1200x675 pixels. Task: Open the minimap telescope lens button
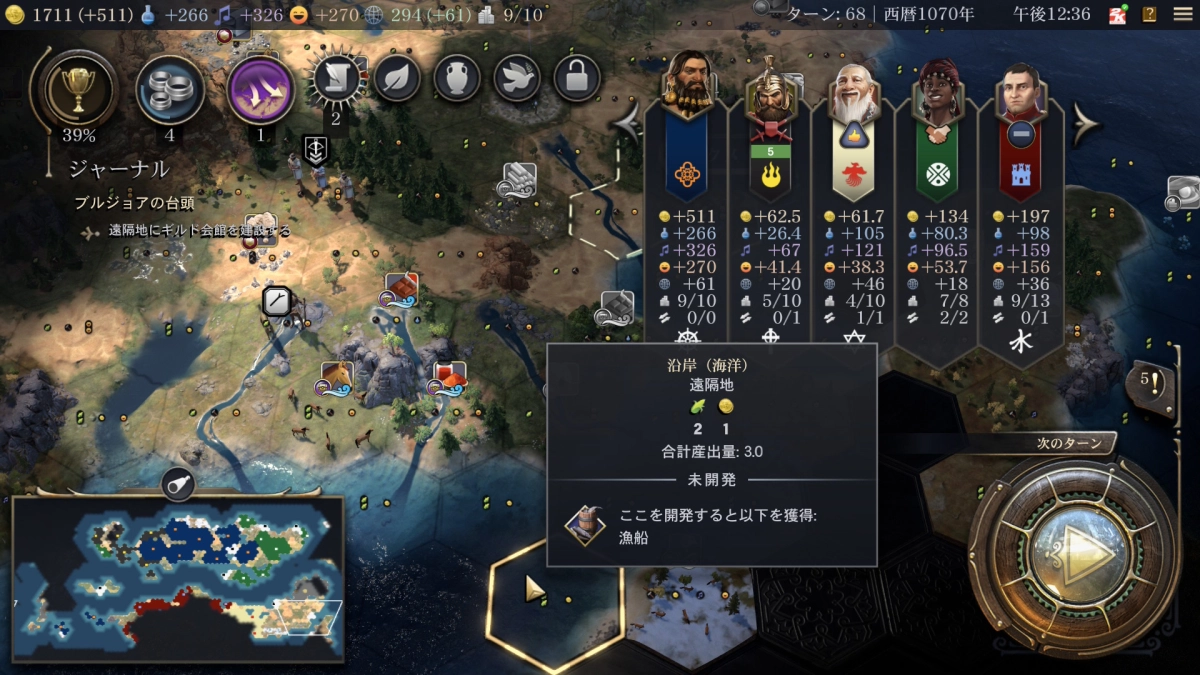click(x=178, y=484)
